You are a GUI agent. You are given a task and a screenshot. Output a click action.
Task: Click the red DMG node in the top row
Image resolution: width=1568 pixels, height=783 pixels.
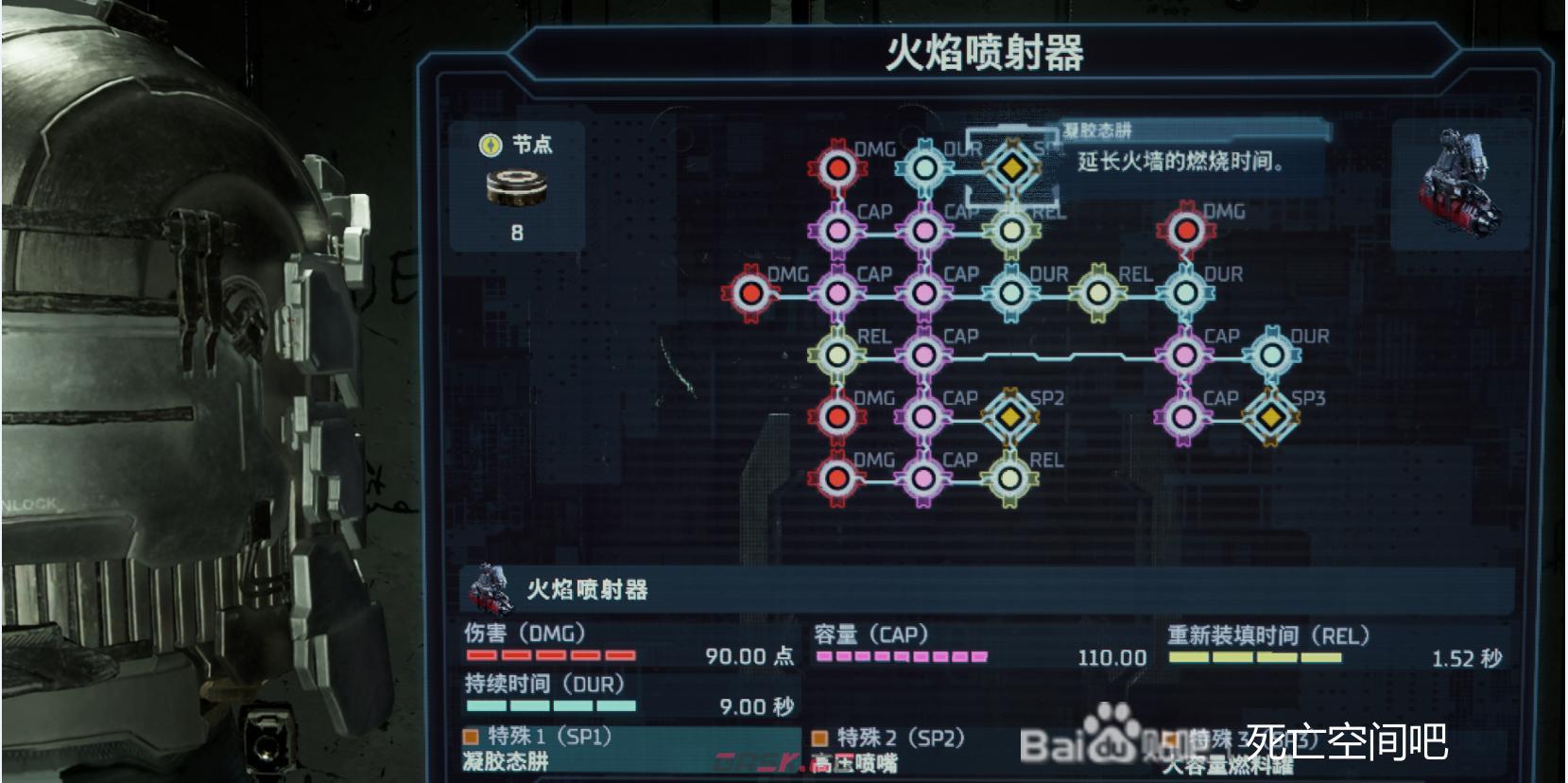pyautogui.click(x=836, y=168)
